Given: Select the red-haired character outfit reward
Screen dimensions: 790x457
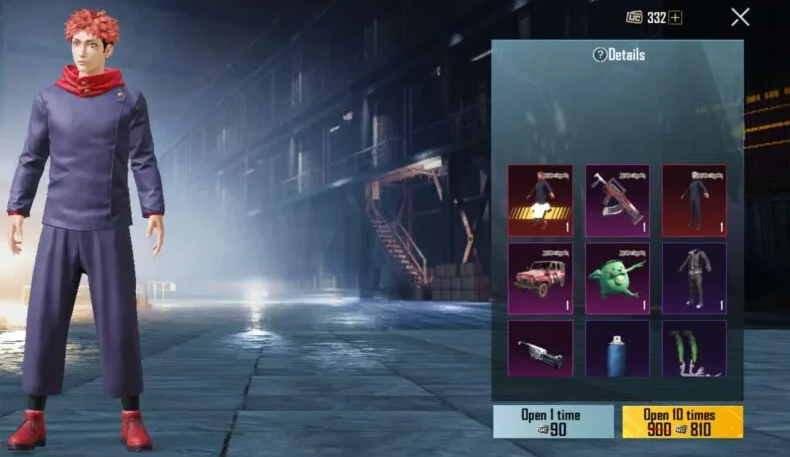Looking at the screenshot, I should click(540, 200).
